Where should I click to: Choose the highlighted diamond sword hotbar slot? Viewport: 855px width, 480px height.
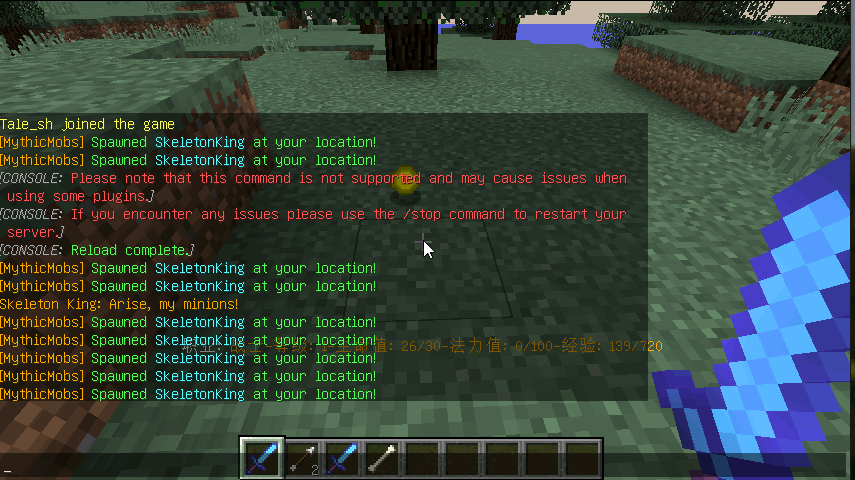click(x=262, y=458)
